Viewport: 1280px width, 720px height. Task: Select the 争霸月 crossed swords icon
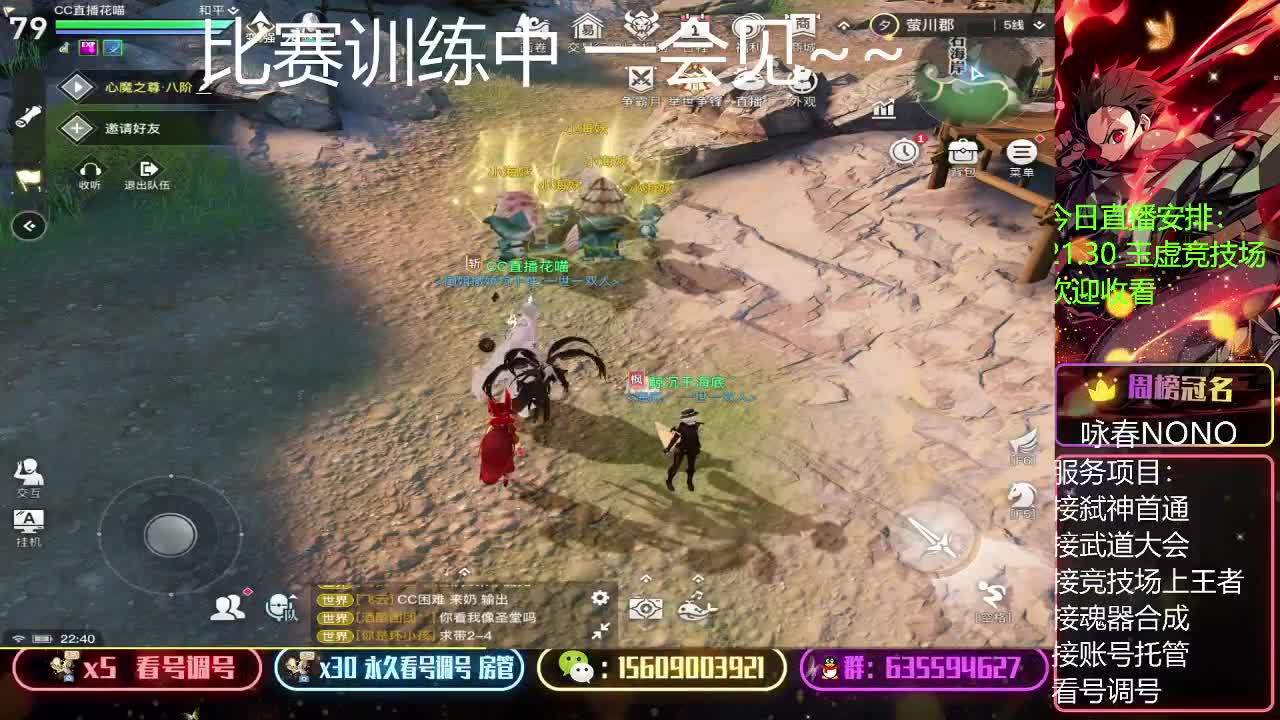pyautogui.click(x=640, y=80)
